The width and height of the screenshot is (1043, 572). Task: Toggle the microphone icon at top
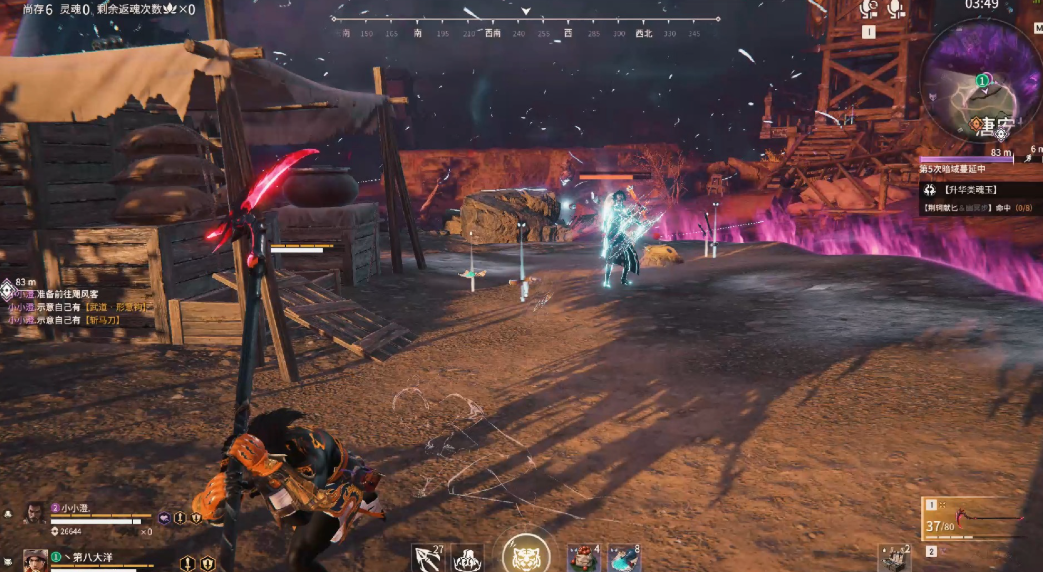tap(895, 9)
